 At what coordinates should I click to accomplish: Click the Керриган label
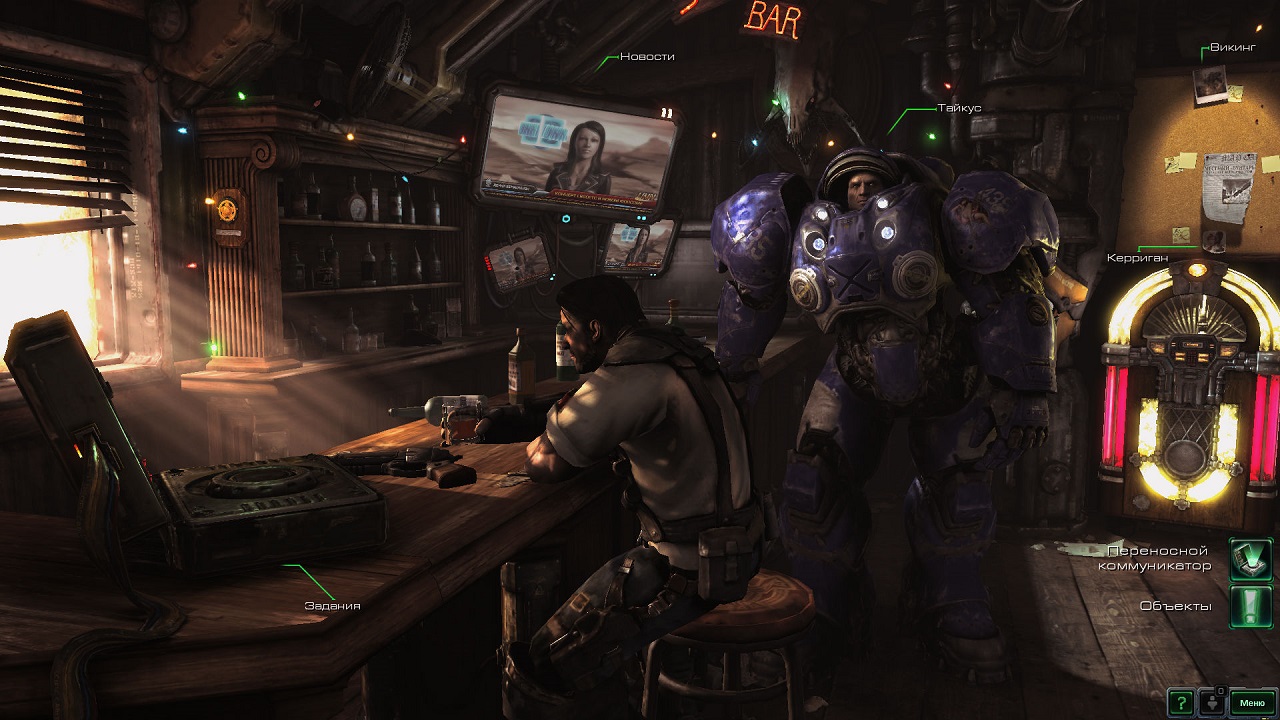click(x=1137, y=257)
